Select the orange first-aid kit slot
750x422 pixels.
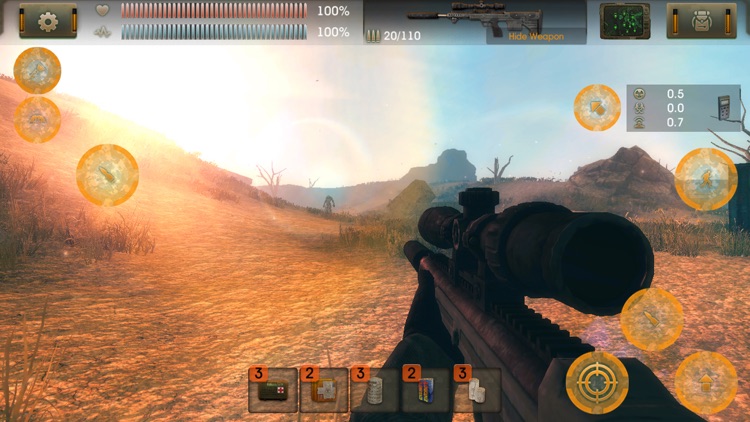324,390
